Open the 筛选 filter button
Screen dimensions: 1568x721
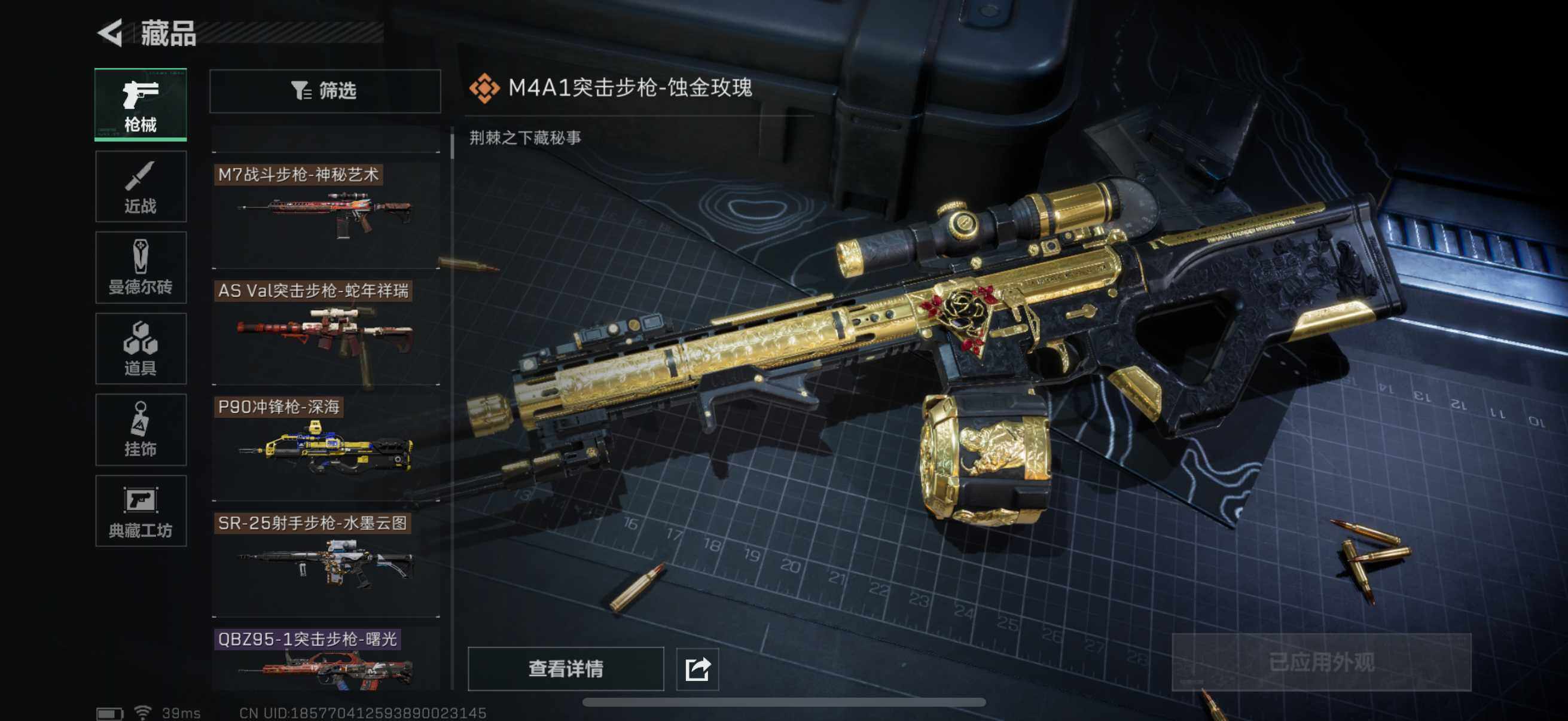point(325,91)
